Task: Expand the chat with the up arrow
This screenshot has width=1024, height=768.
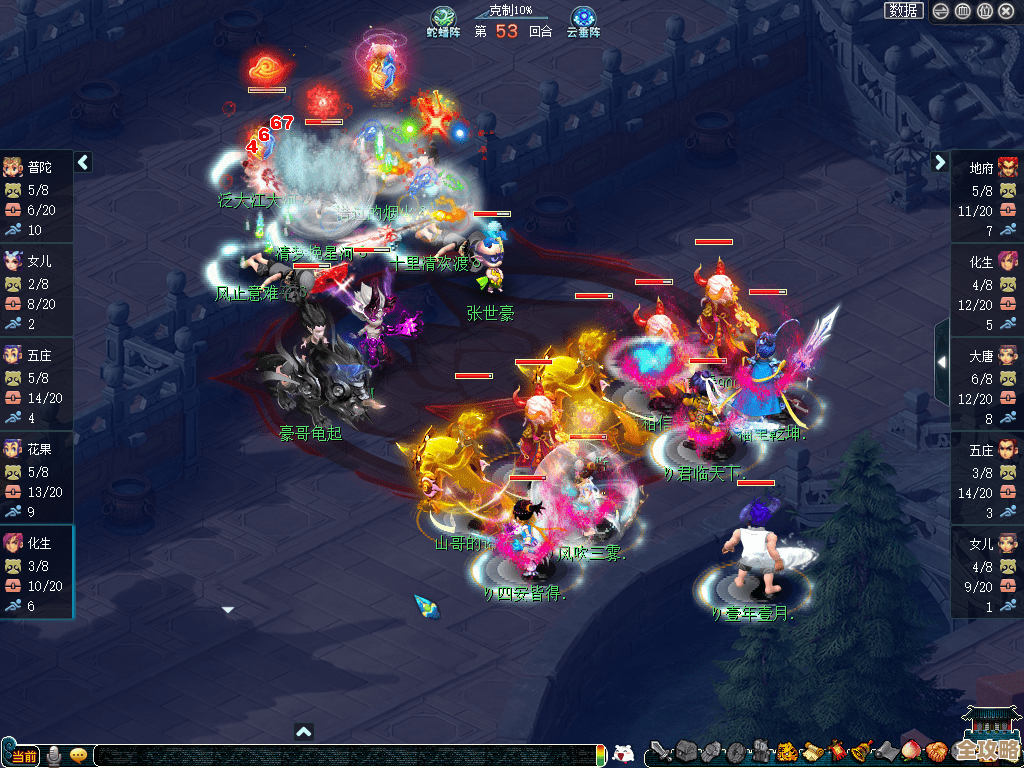Action: 304,731
